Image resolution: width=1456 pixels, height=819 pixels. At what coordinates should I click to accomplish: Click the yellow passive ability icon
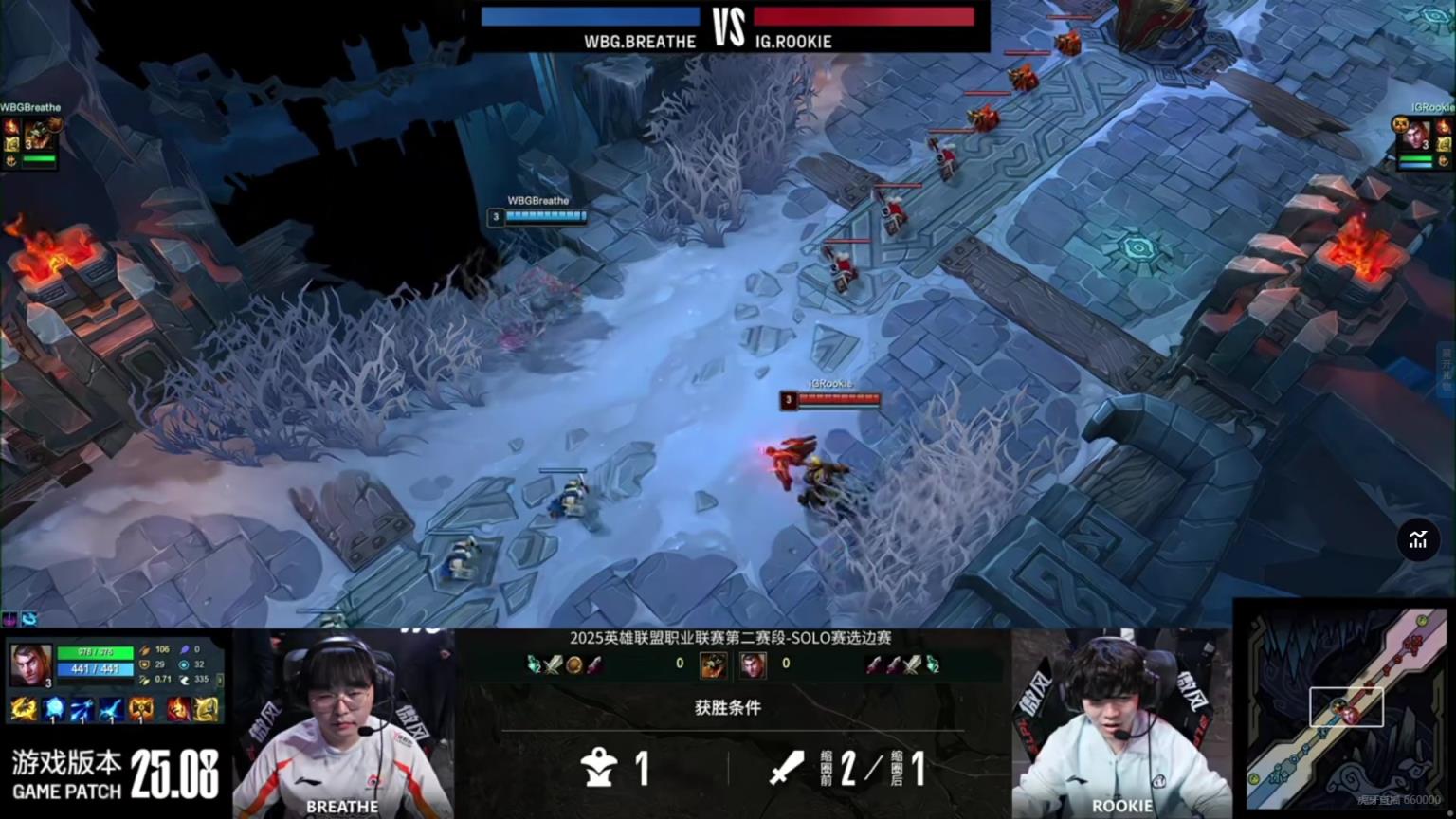pos(23,709)
